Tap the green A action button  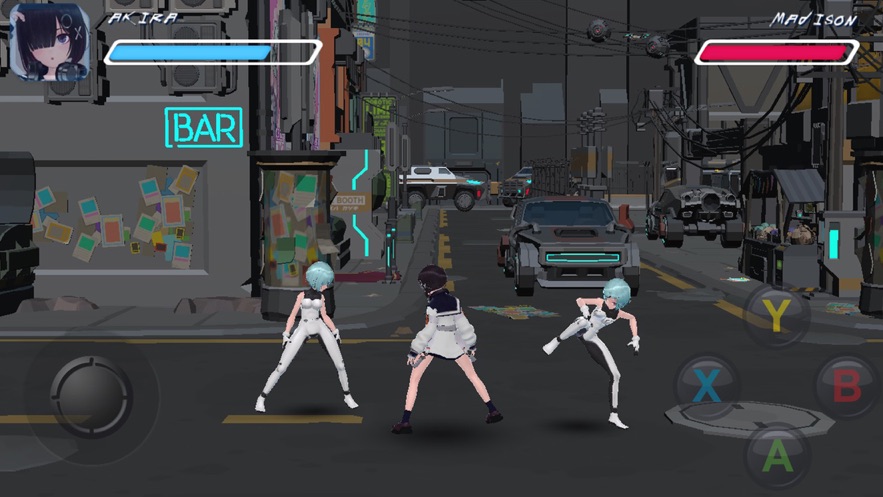point(777,455)
